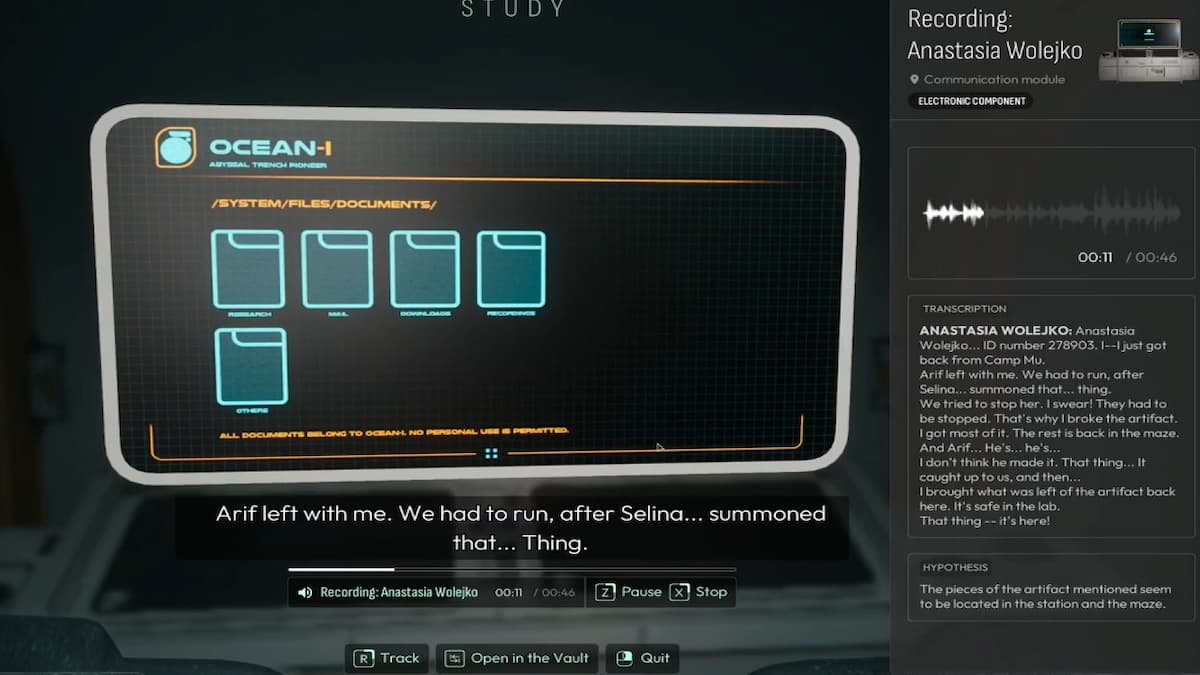Image resolution: width=1200 pixels, height=675 pixels.
Task: Click the audio waveform in the side panel
Action: (x=1049, y=213)
